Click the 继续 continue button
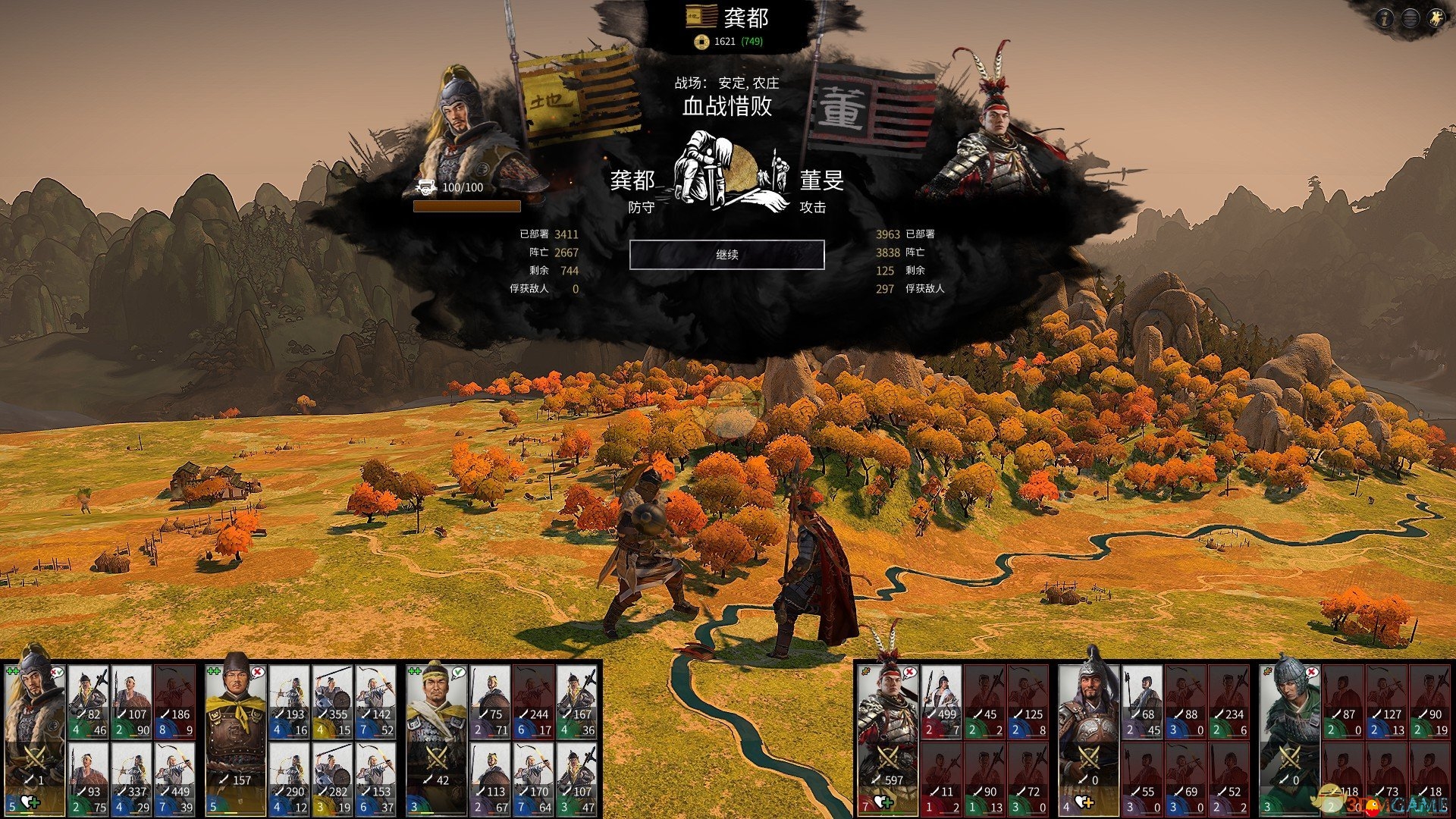Image resolution: width=1456 pixels, height=819 pixels. (x=726, y=255)
